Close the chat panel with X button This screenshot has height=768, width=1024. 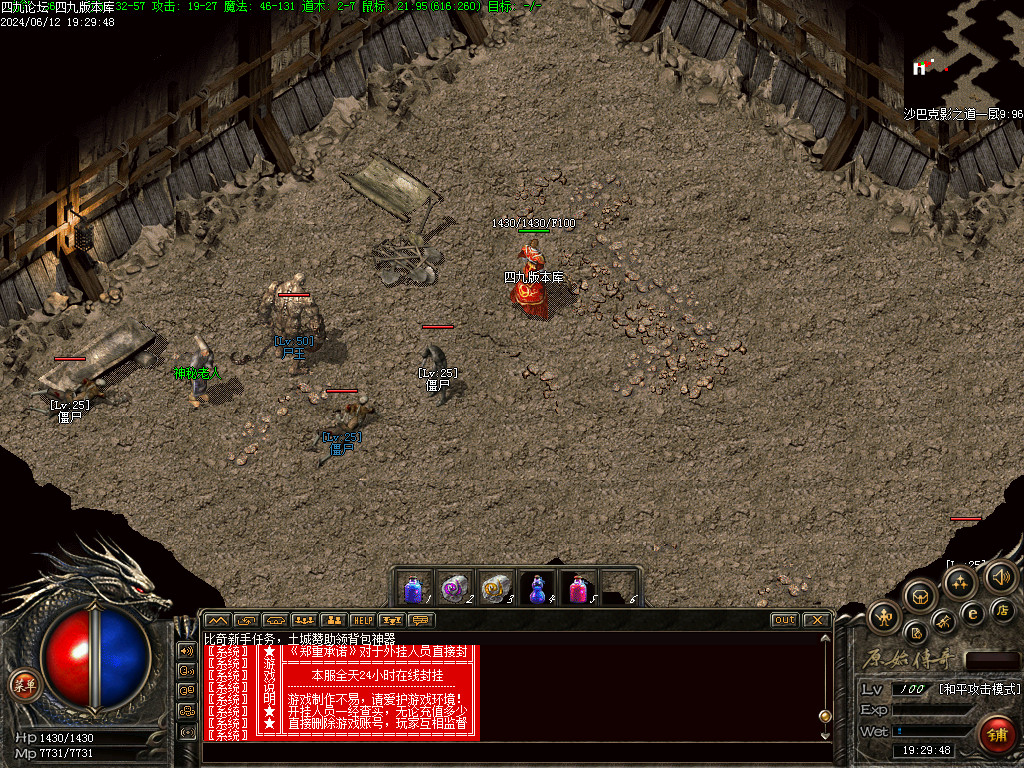click(816, 620)
